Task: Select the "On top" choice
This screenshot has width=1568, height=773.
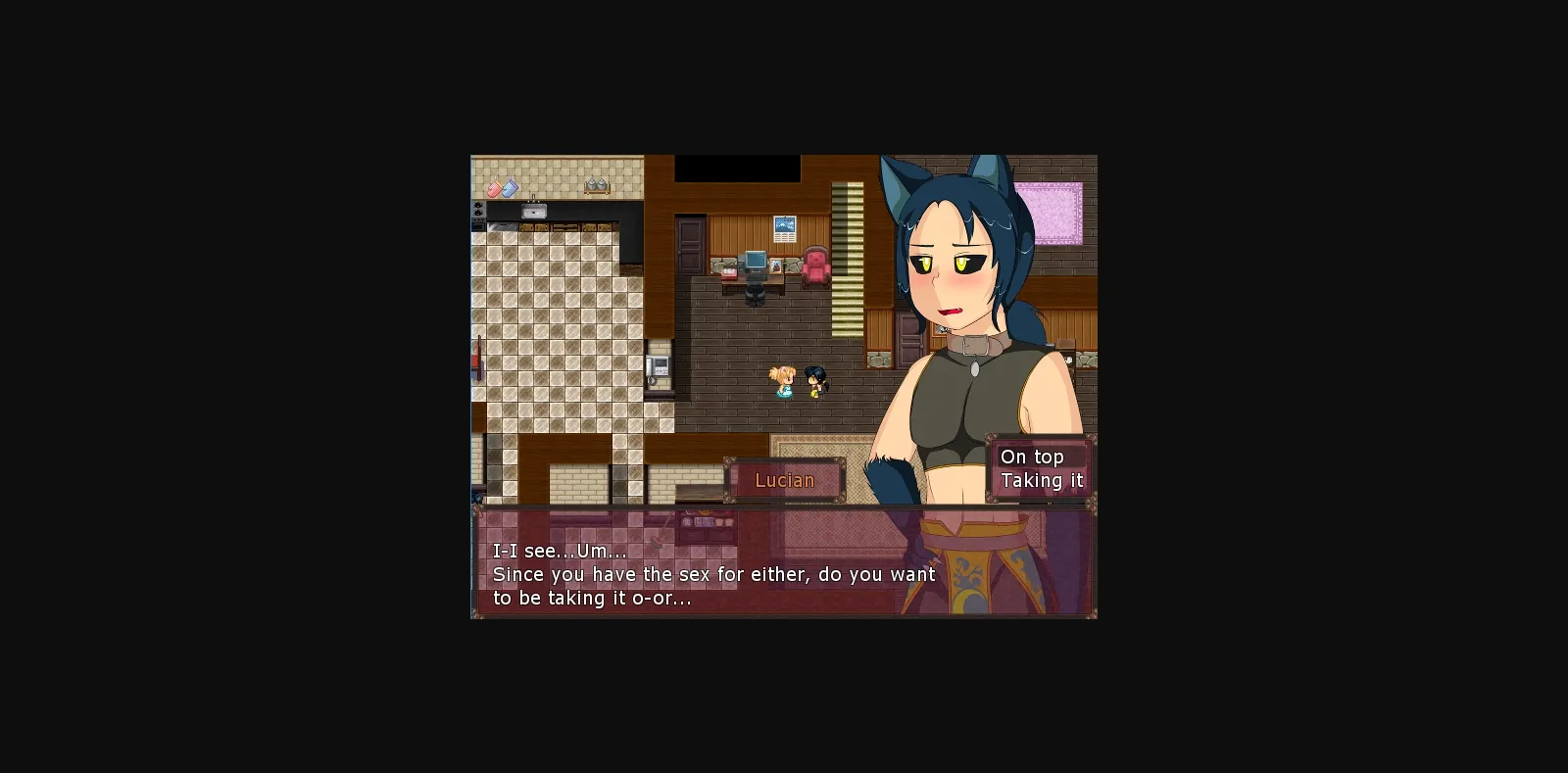Action: coord(1033,456)
